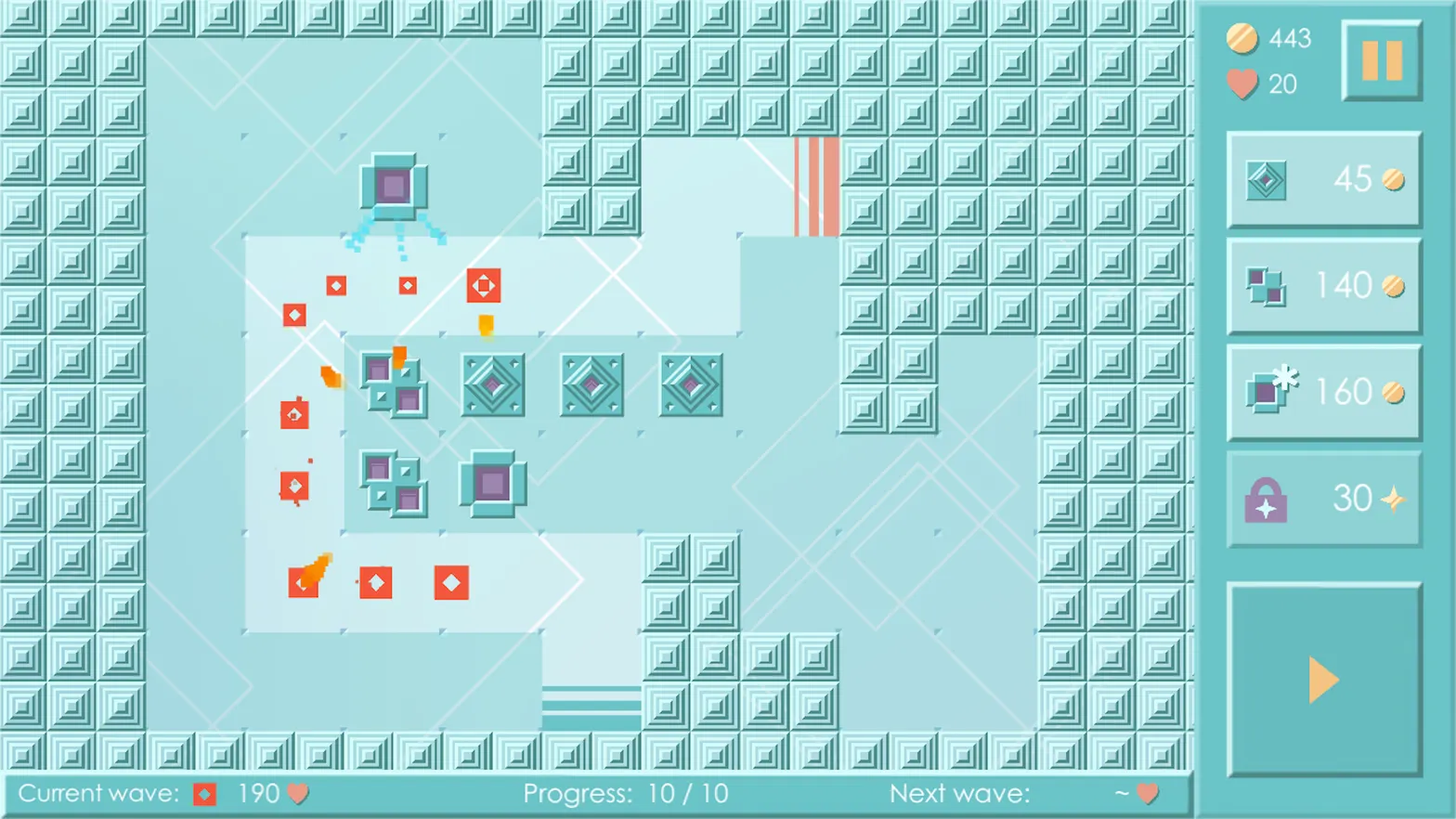Click the Current wave label text

point(93,793)
